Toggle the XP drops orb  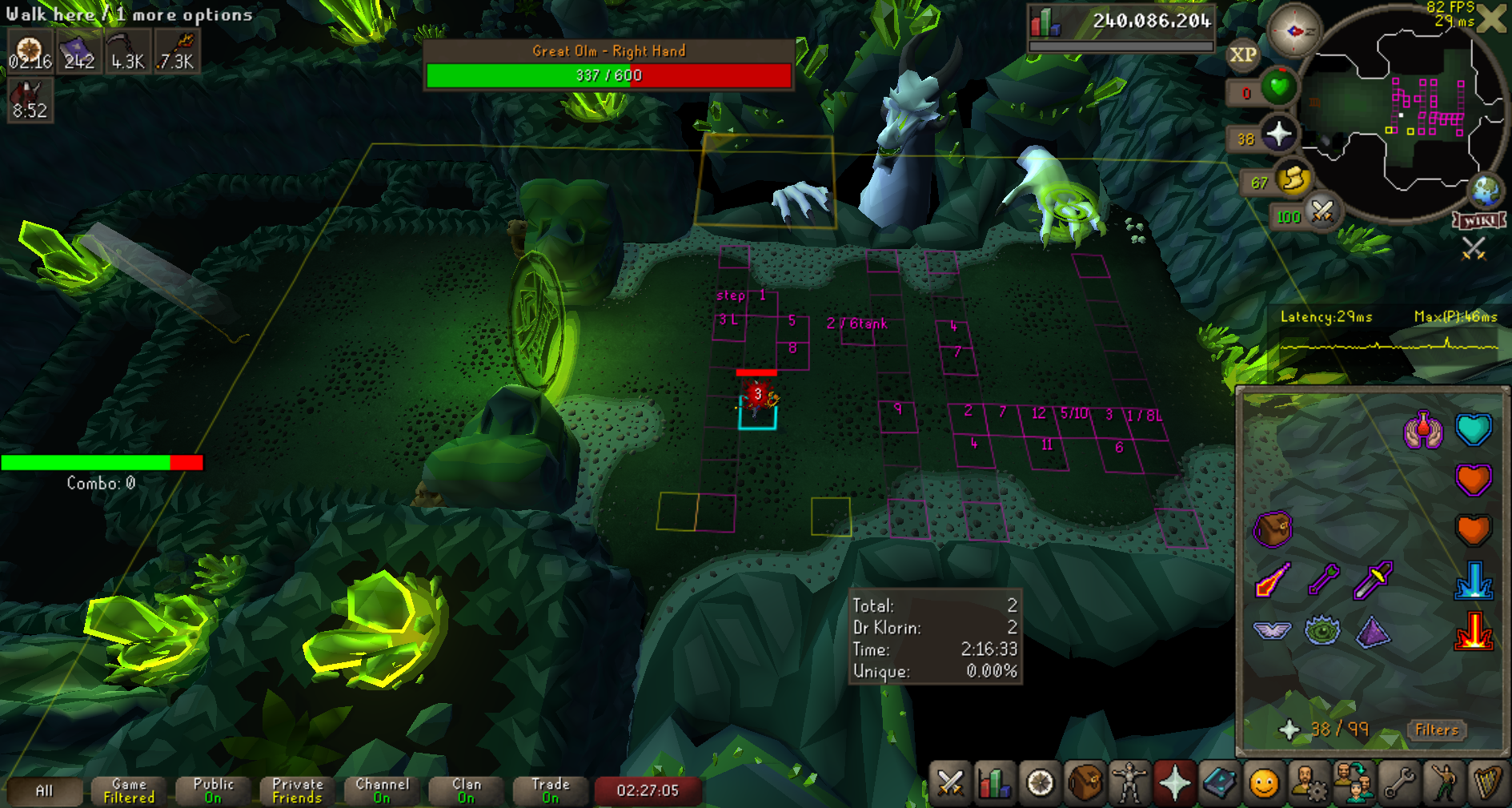tap(1242, 55)
